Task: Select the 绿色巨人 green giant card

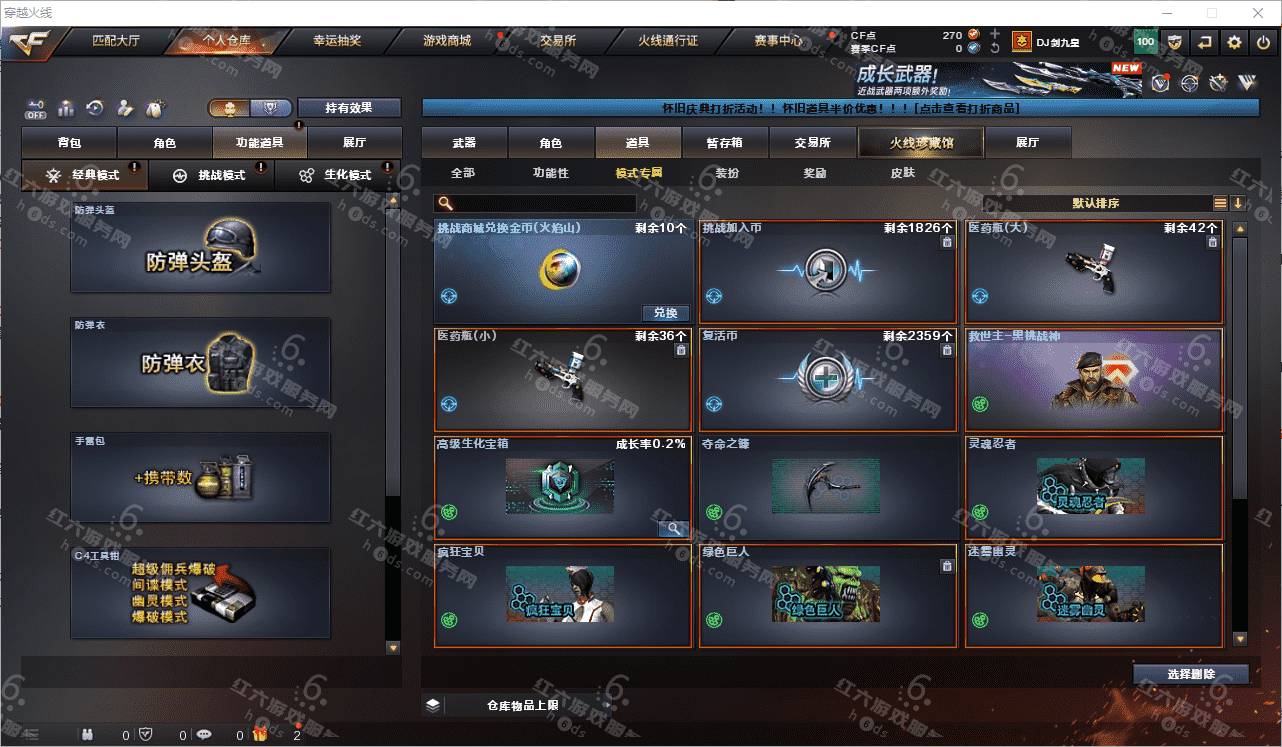Action: pos(828,595)
